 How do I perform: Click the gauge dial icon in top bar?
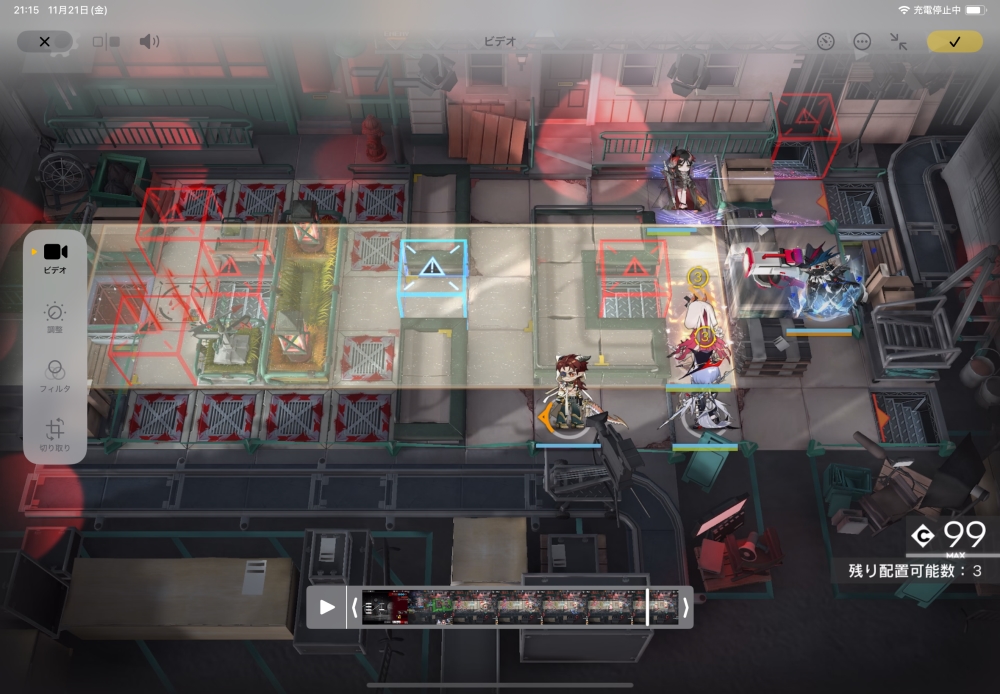click(x=825, y=42)
